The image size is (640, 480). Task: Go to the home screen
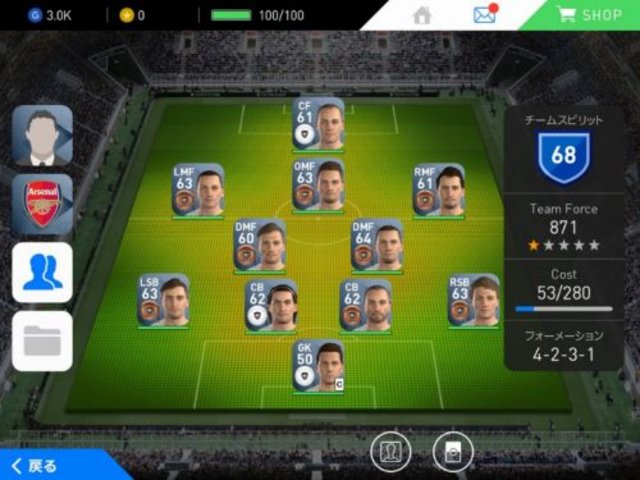(x=422, y=15)
